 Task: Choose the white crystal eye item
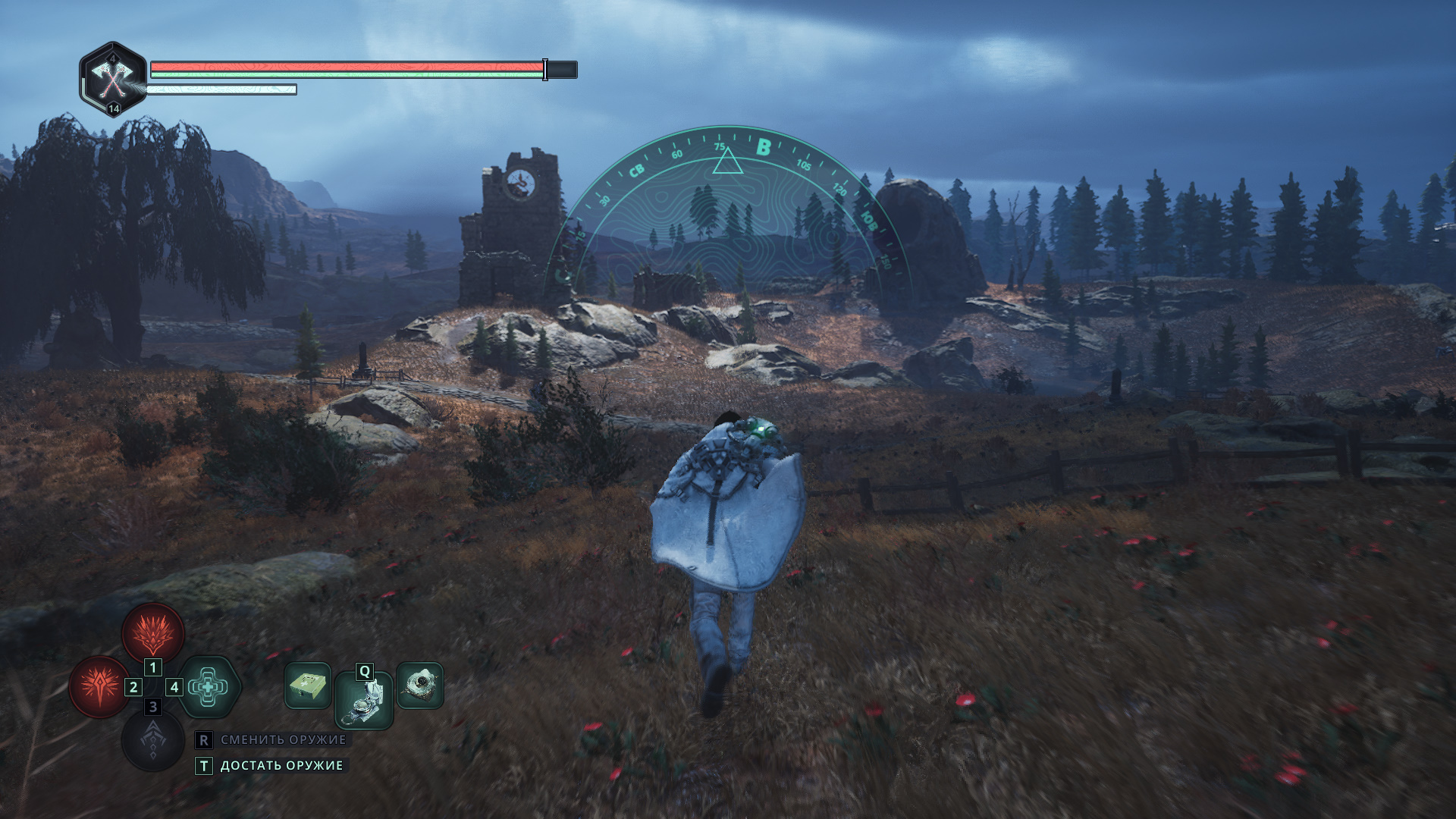[419, 686]
